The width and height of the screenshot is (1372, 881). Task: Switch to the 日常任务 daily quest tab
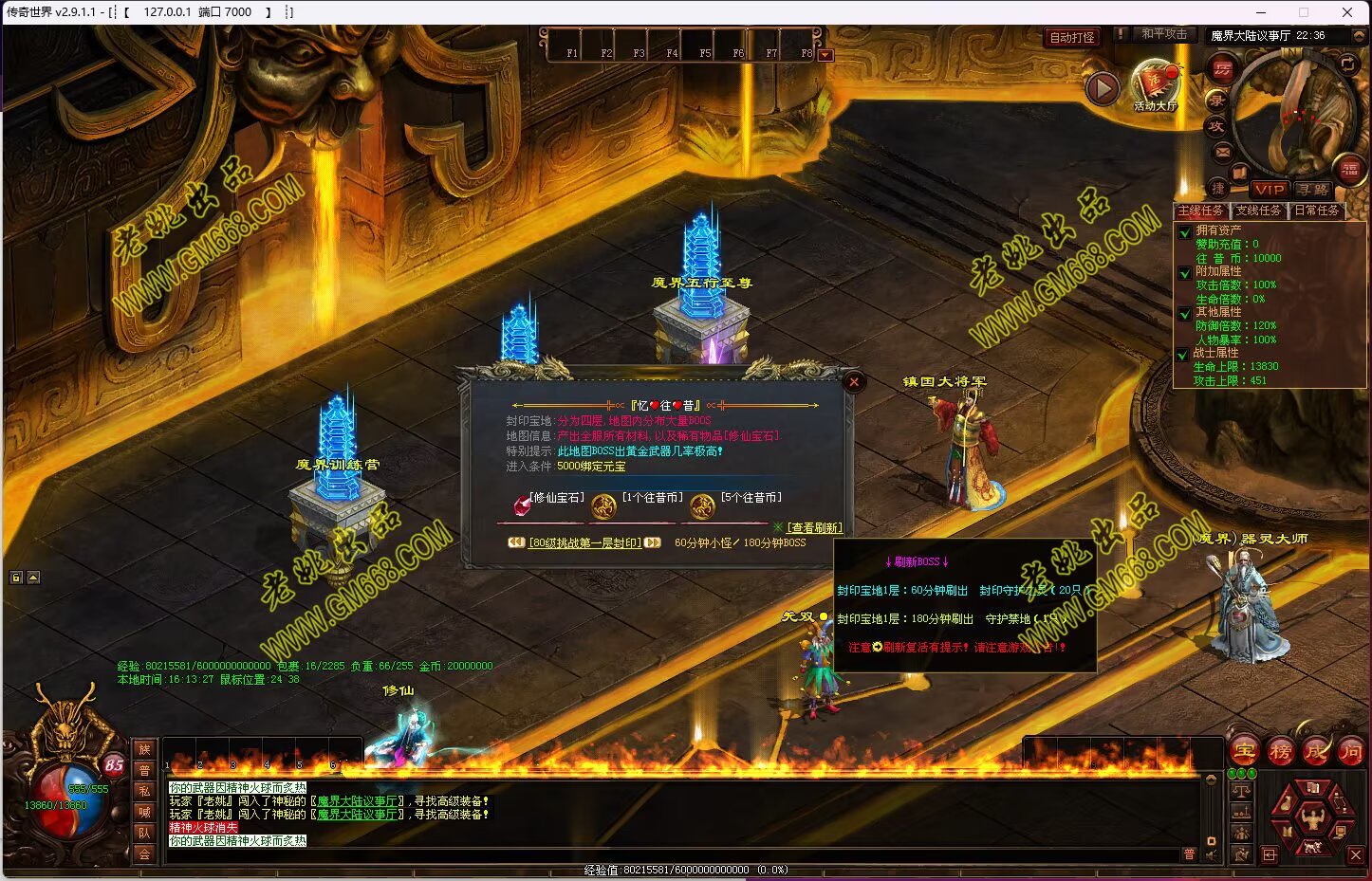pyautogui.click(x=1316, y=211)
